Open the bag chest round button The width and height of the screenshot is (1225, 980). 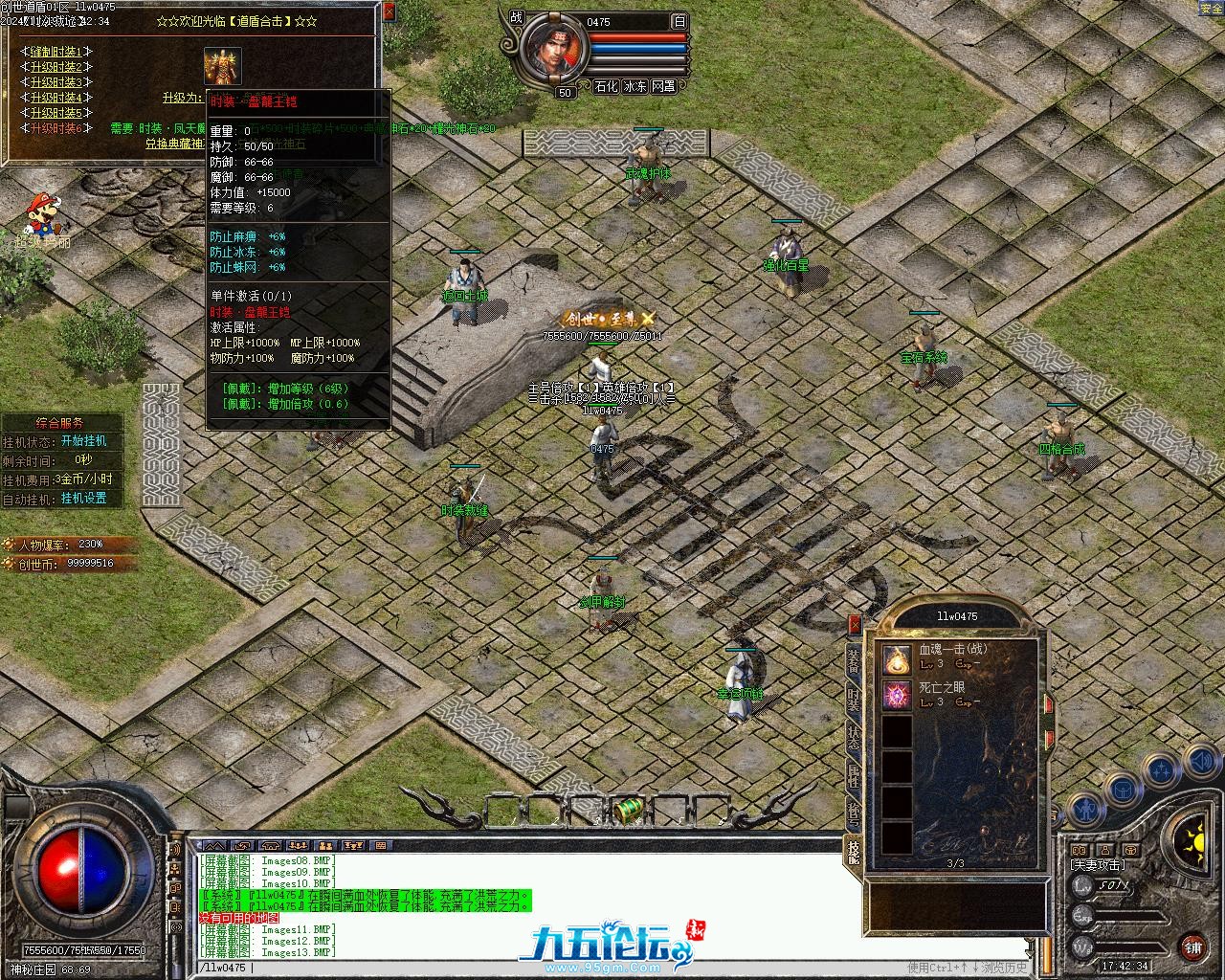[1122, 790]
